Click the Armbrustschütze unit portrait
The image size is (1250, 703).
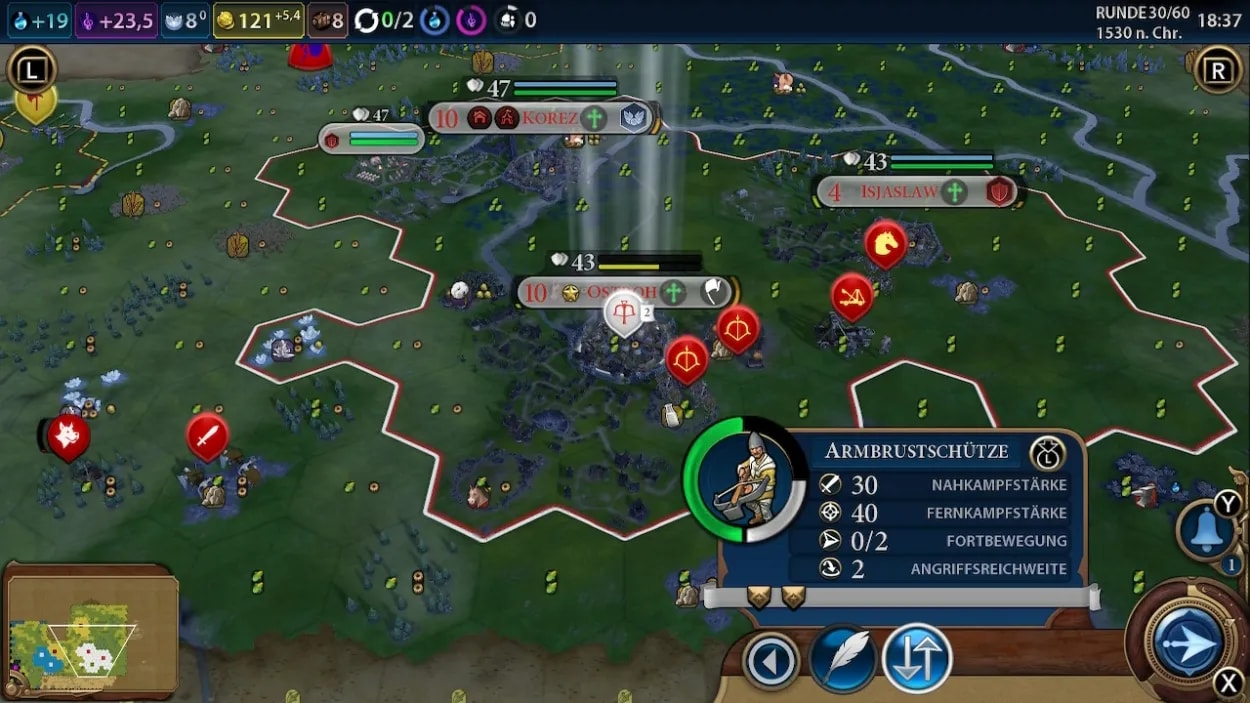point(744,480)
